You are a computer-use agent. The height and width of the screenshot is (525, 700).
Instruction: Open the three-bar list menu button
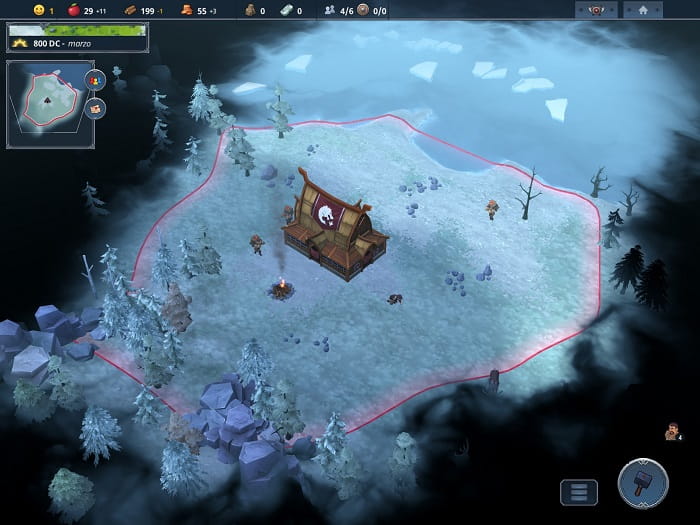click(x=578, y=492)
